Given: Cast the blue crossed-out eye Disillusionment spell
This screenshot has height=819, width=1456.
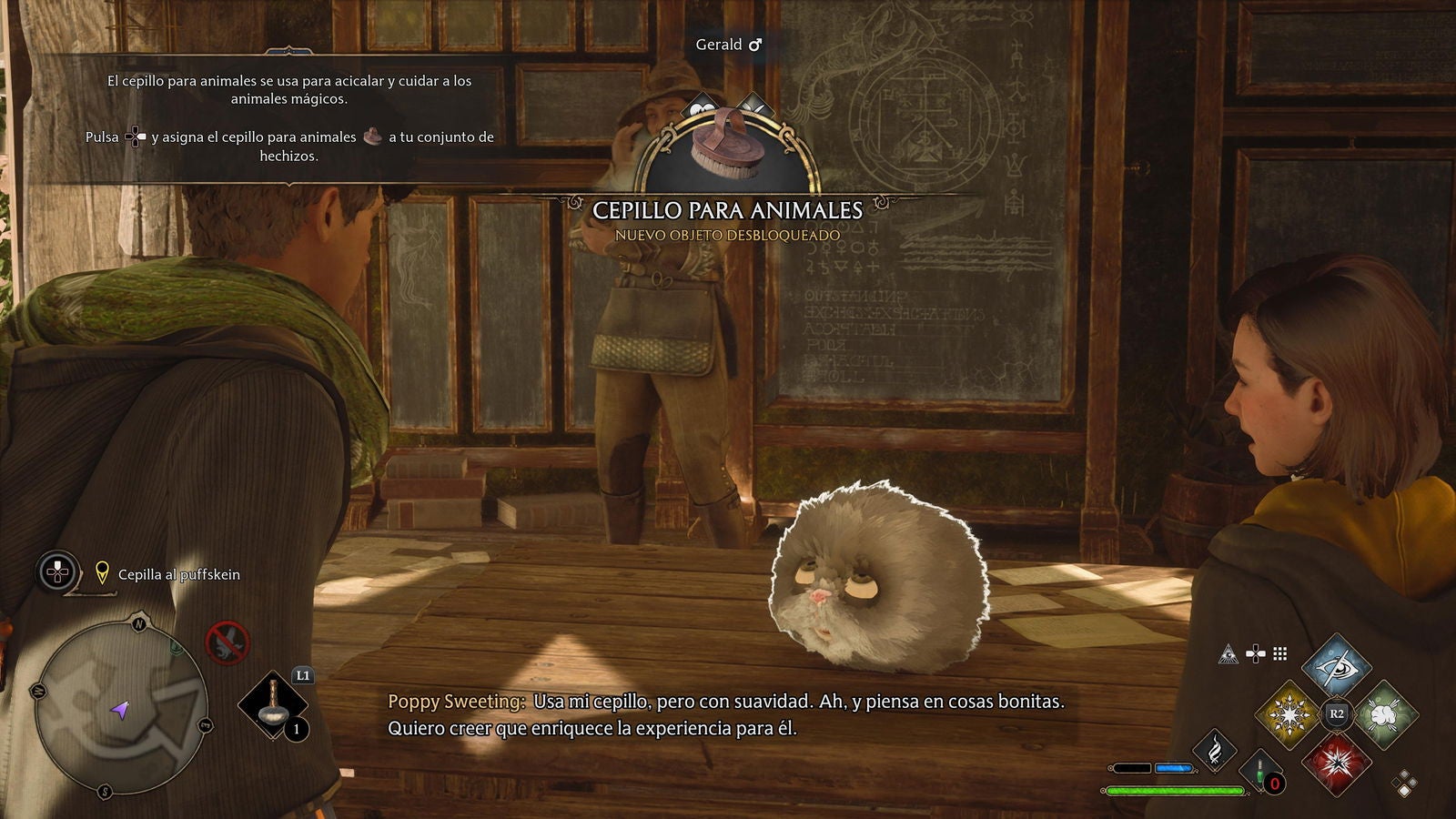Looking at the screenshot, I should pos(1337,665).
